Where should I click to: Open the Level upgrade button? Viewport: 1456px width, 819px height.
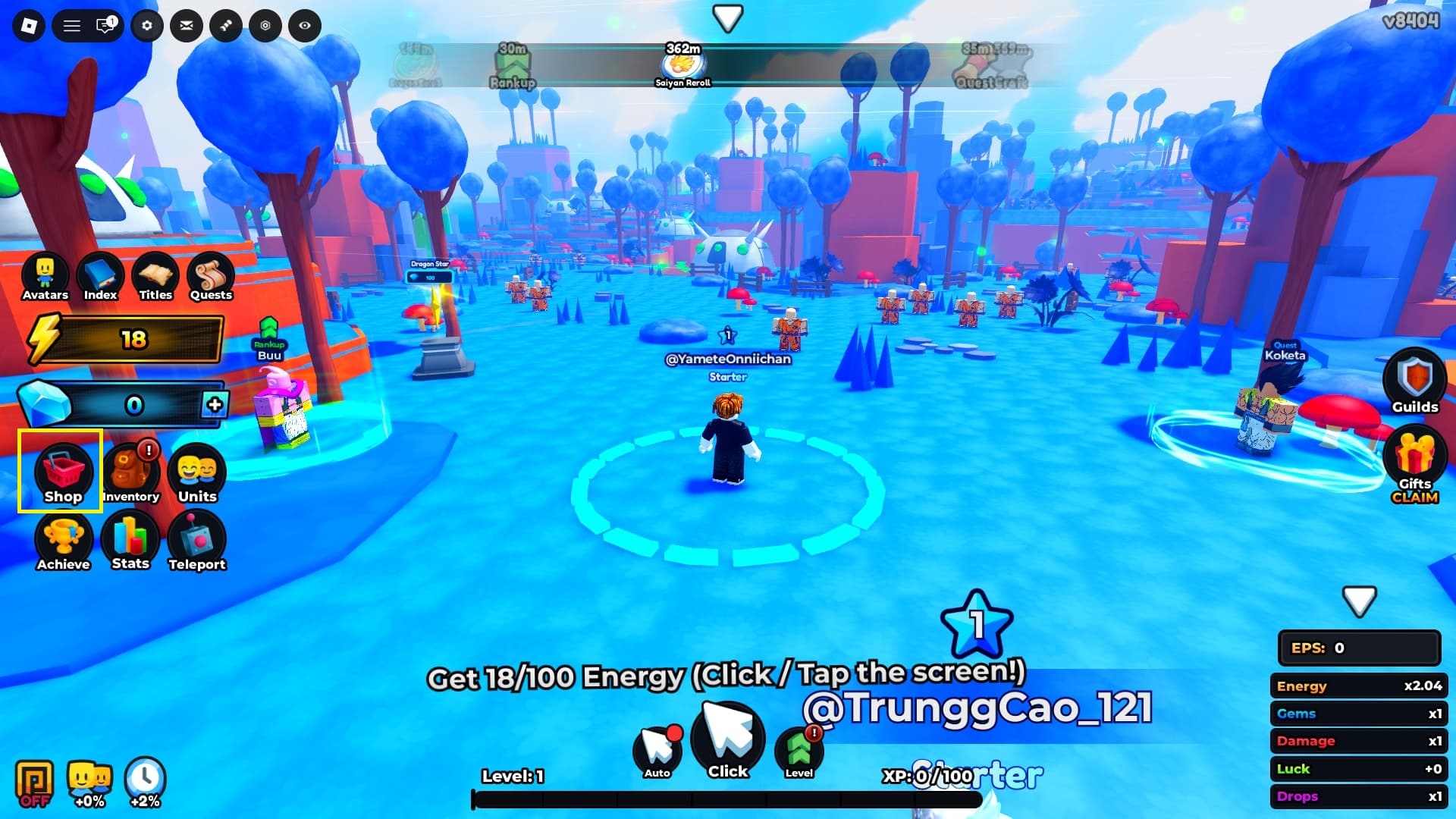click(x=799, y=751)
